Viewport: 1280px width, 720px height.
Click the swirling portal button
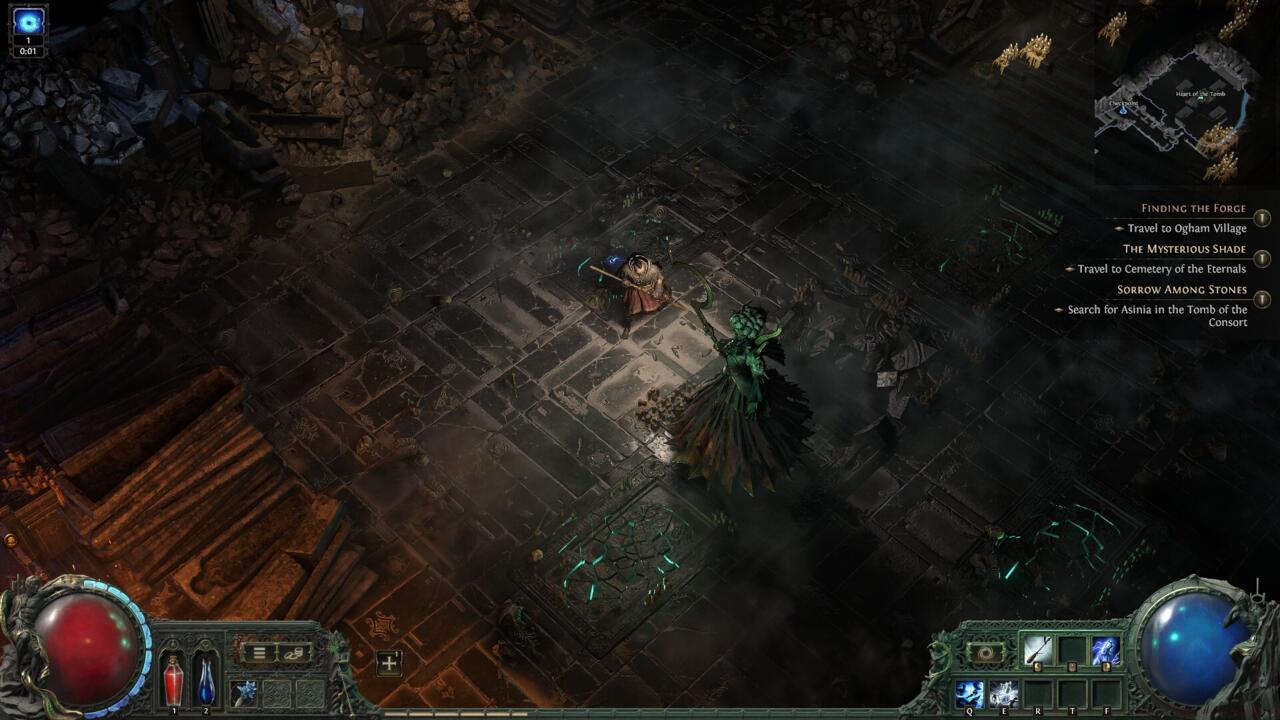986,652
